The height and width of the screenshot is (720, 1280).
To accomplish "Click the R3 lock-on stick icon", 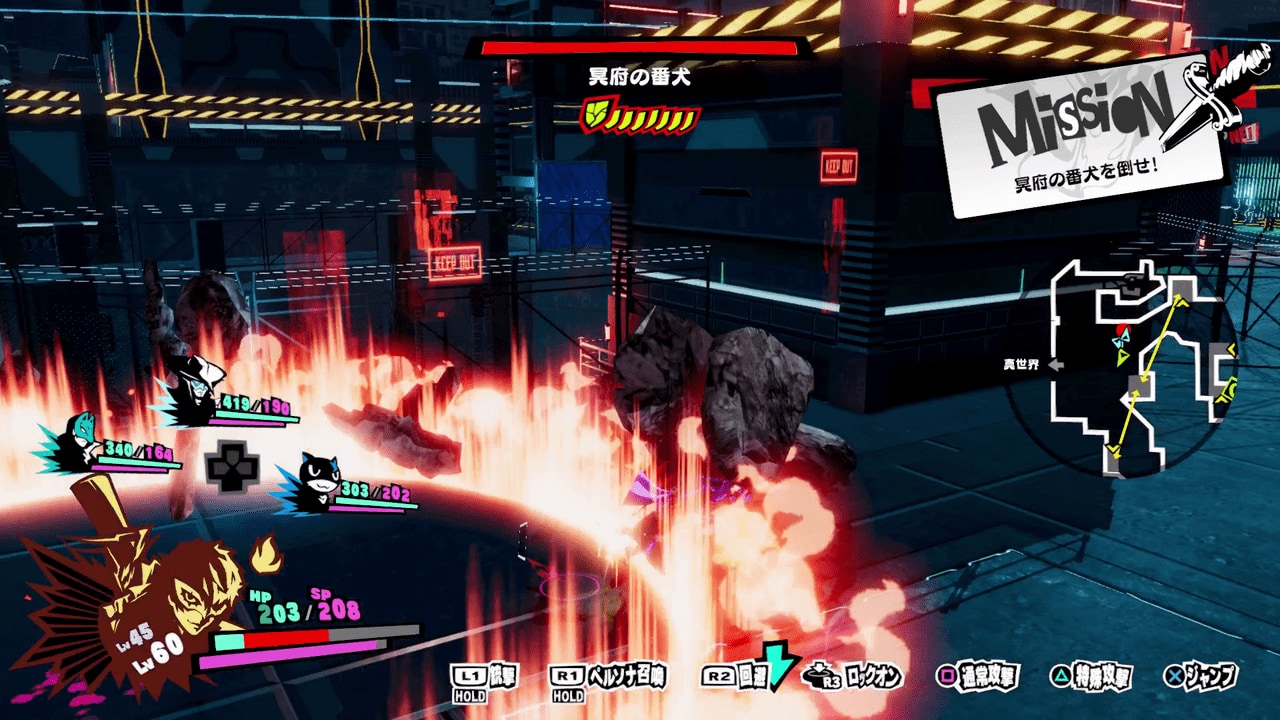I will pos(818,676).
